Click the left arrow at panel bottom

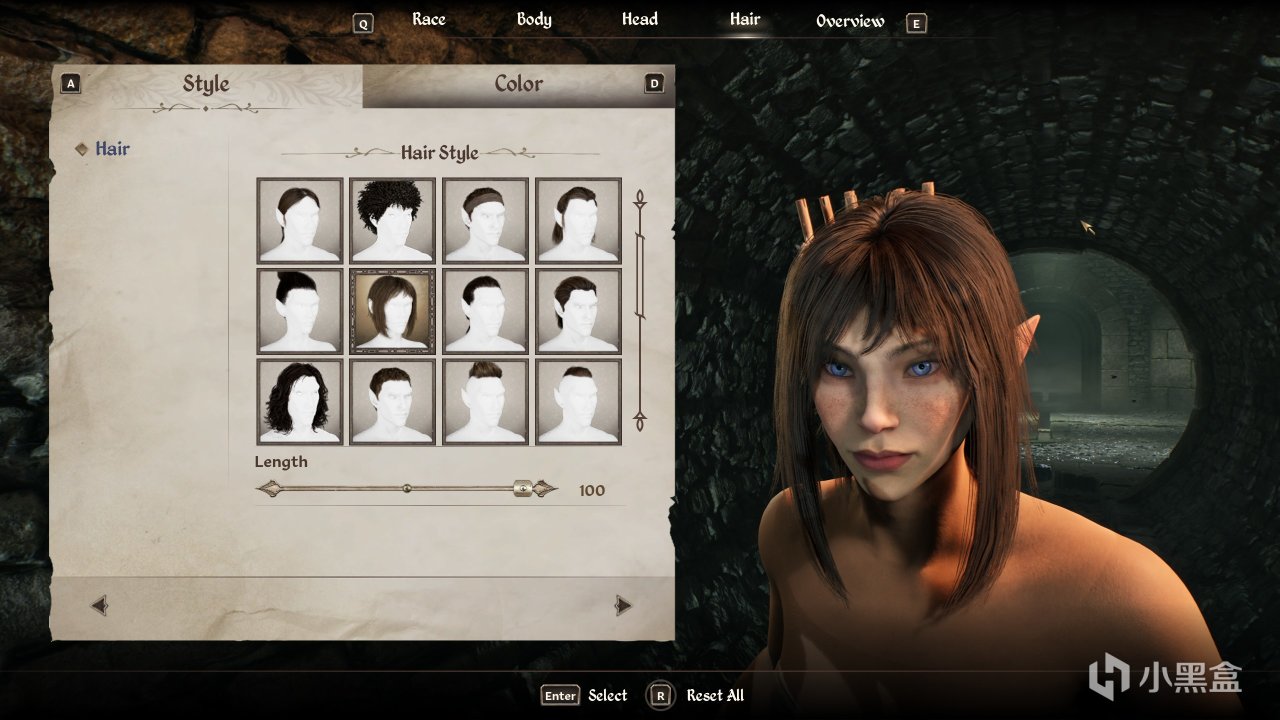pyautogui.click(x=99, y=605)
